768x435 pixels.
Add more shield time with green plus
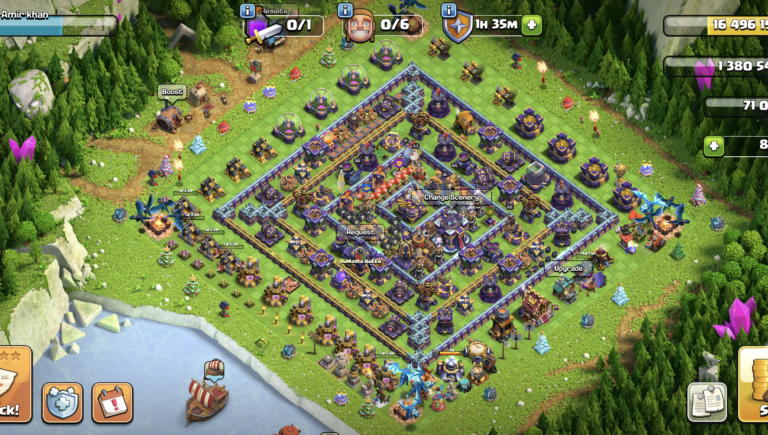coord(531,24)
